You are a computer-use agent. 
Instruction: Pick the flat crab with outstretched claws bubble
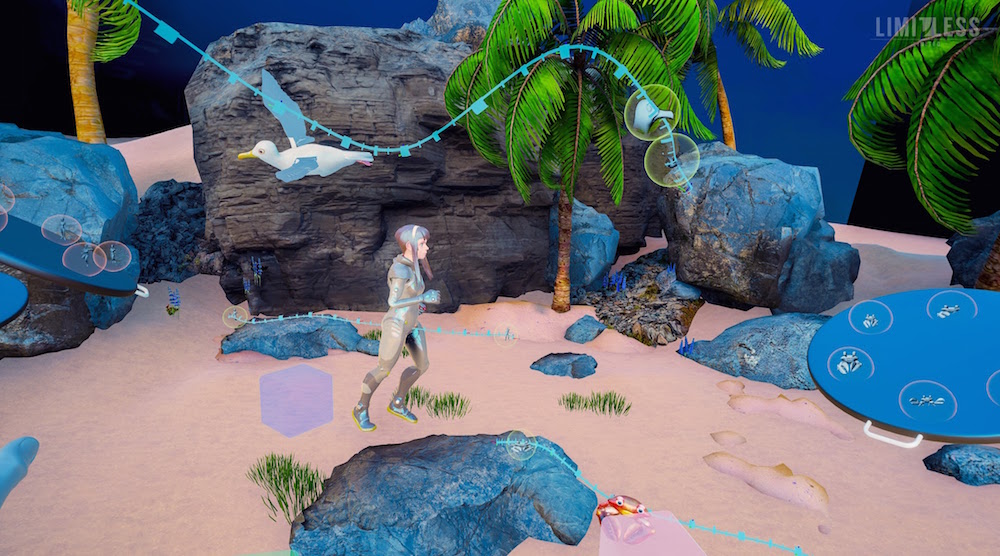click(927, 400)
